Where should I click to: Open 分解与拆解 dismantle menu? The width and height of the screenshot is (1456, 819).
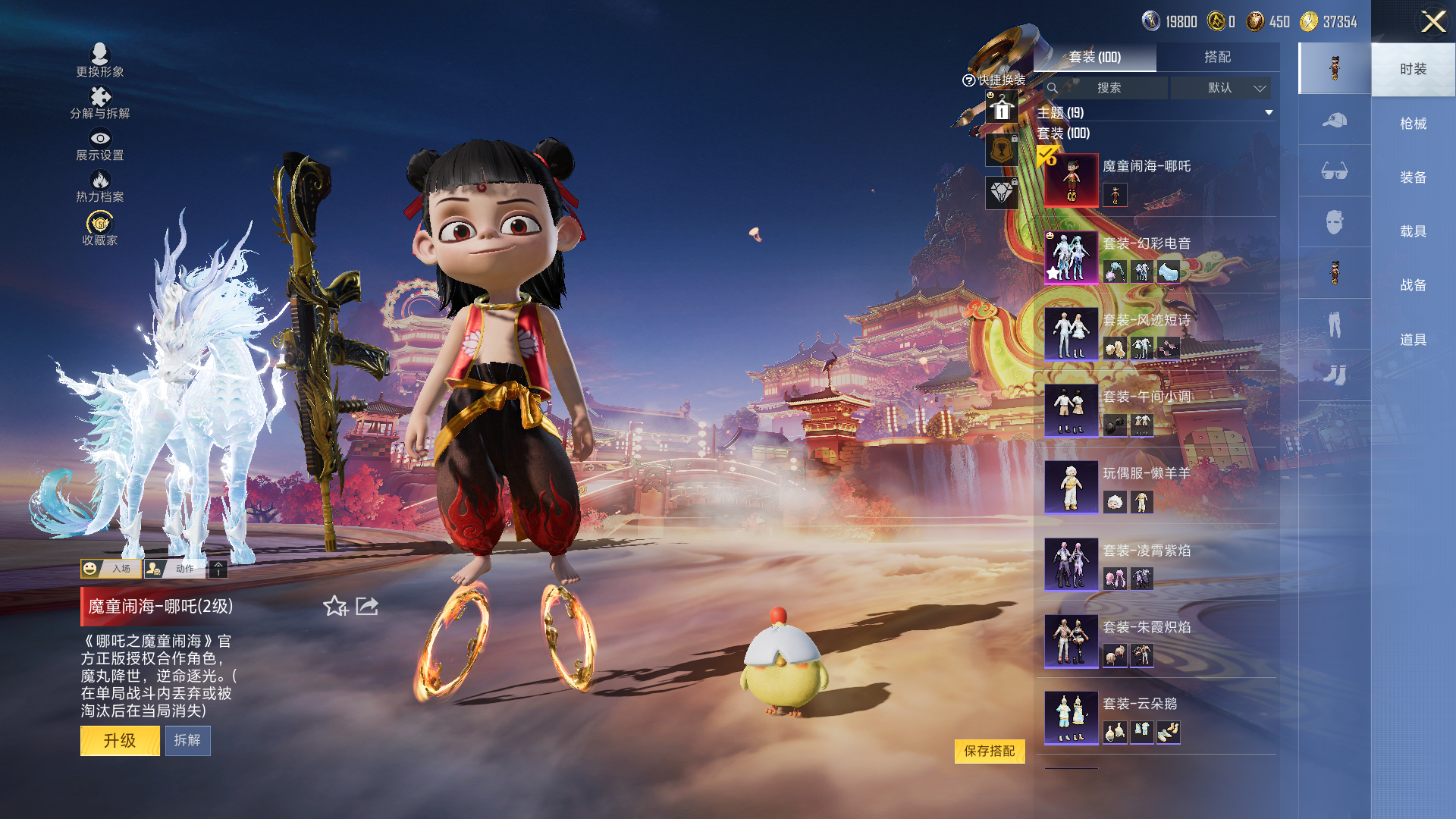(x=100, y=103)
